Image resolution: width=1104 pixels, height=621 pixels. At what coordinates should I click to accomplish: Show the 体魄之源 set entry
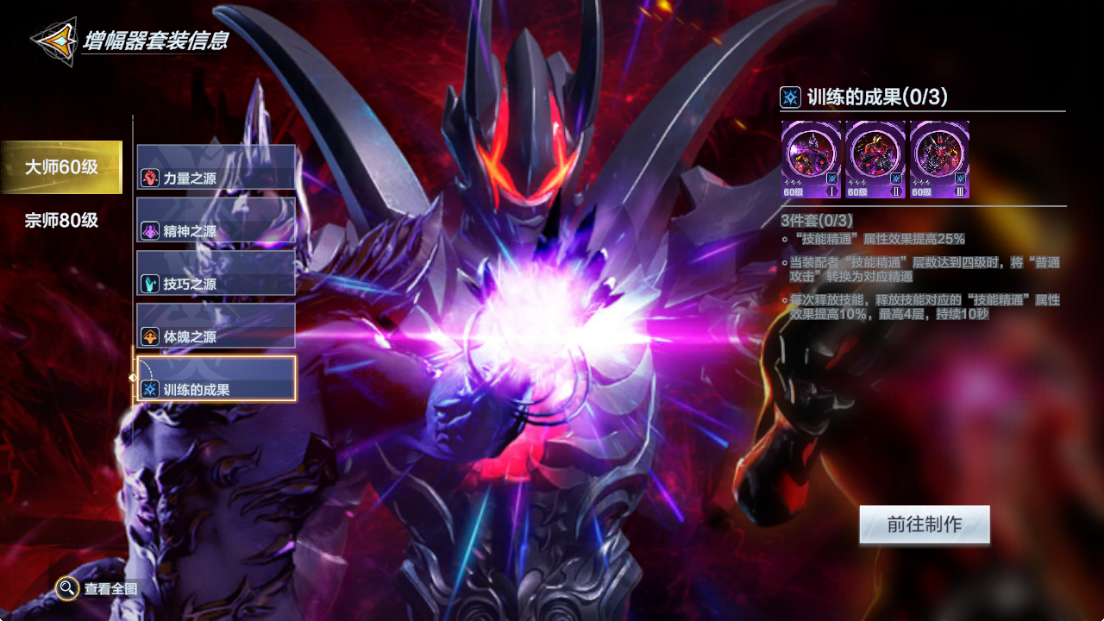(x=216, y=327)
